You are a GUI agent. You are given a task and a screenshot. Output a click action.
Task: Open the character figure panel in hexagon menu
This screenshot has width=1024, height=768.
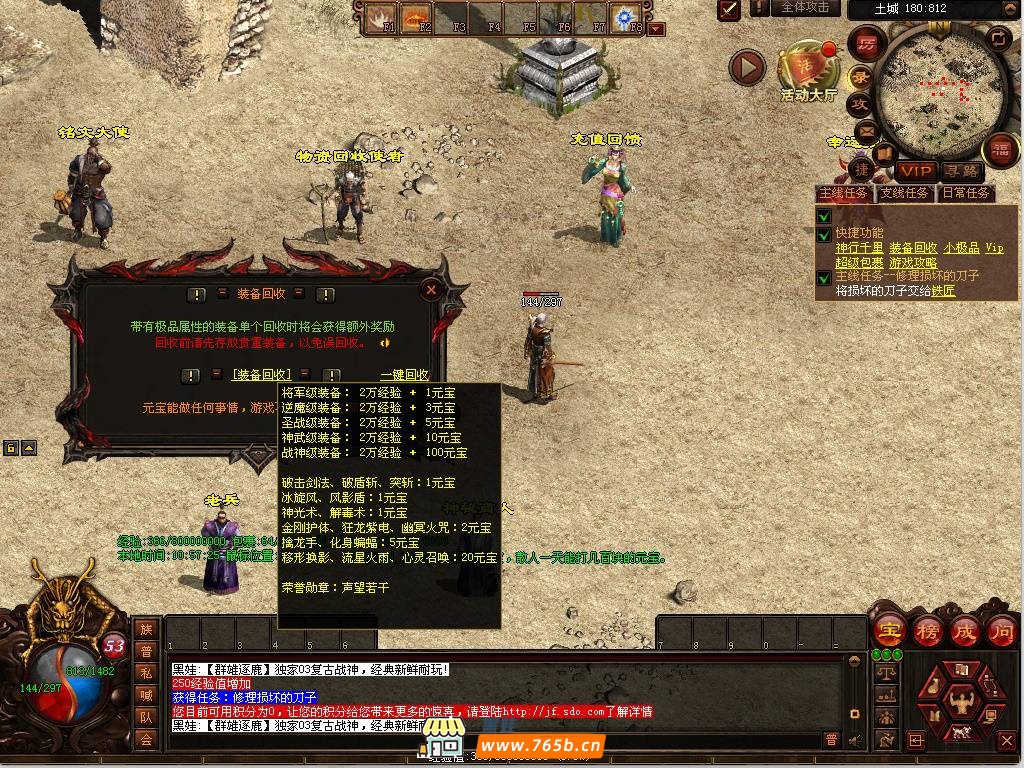point(963,694)
